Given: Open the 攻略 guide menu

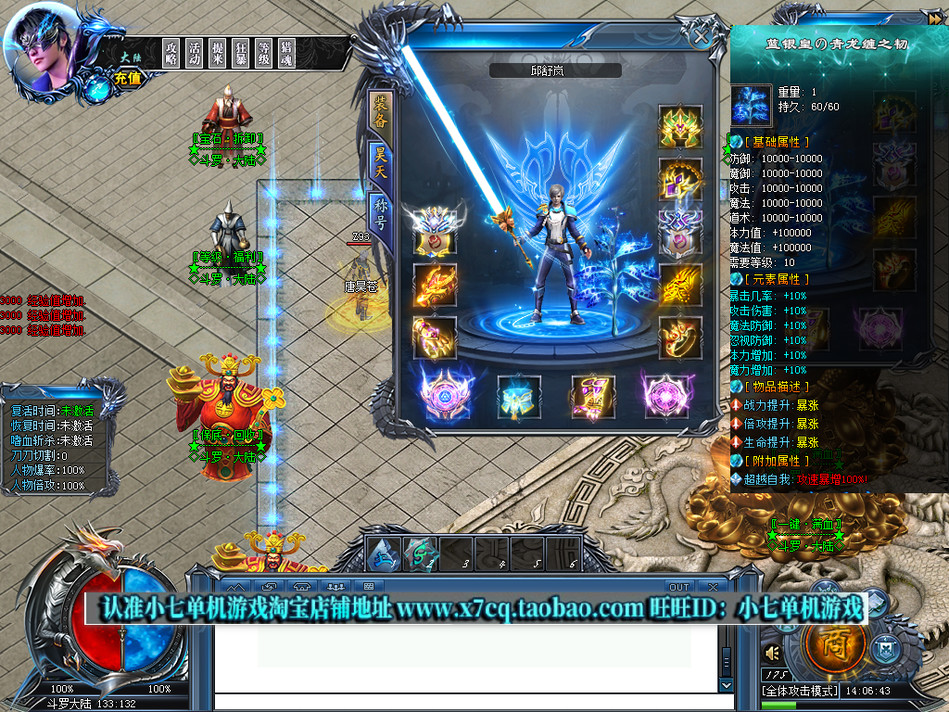Looking at the screenshot, I should 171,53.
